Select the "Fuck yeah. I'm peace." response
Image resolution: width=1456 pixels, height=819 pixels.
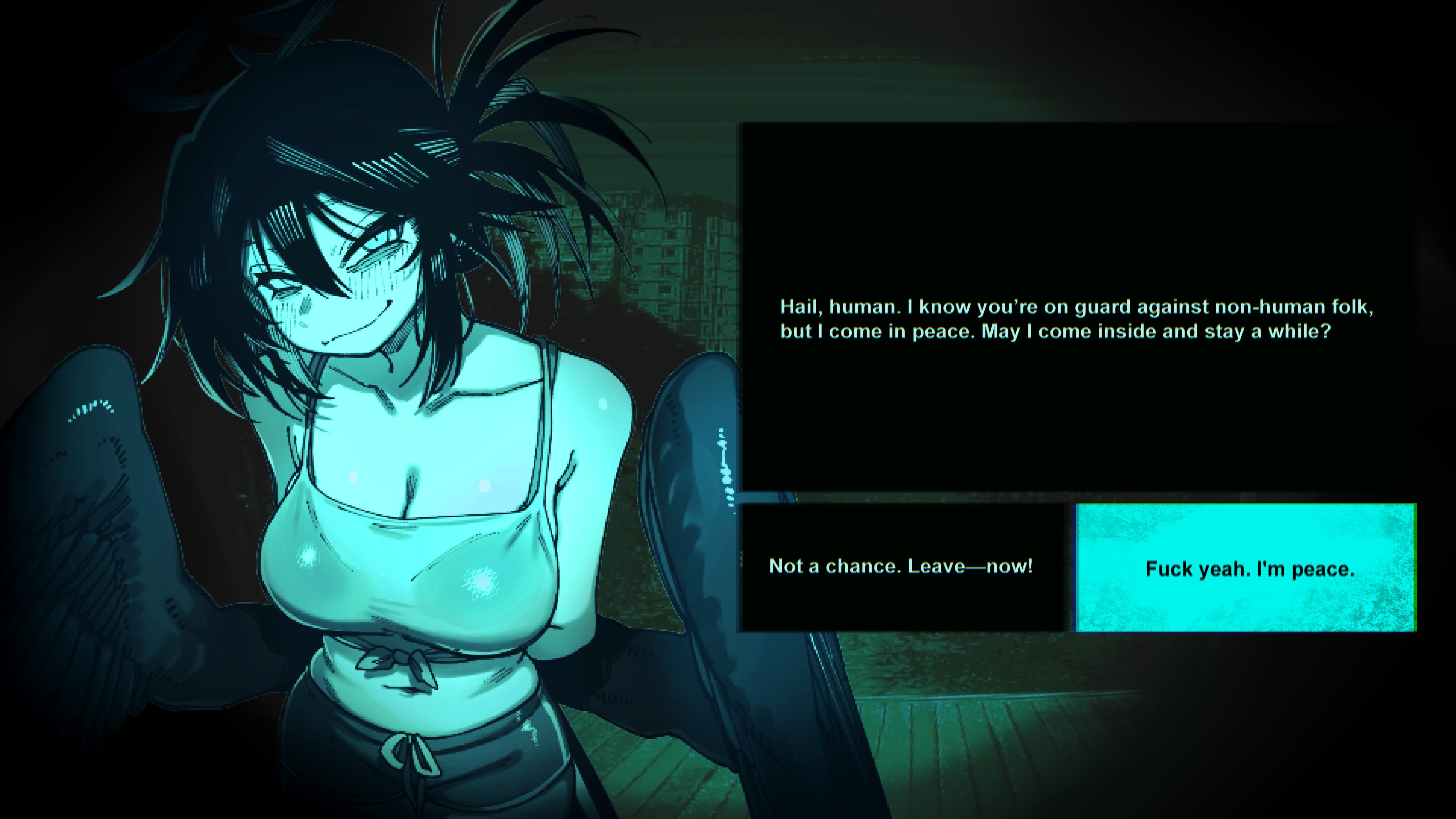pos(1248,568)
